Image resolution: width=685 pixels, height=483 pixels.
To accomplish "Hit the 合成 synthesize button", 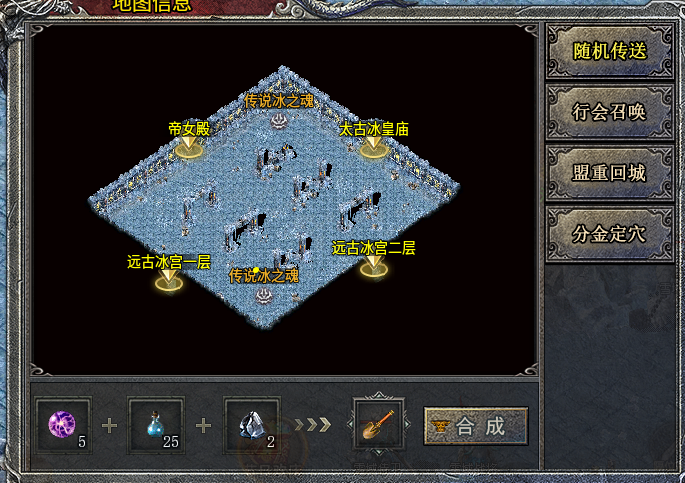I will pyautogui.click(x=475, y=426).
